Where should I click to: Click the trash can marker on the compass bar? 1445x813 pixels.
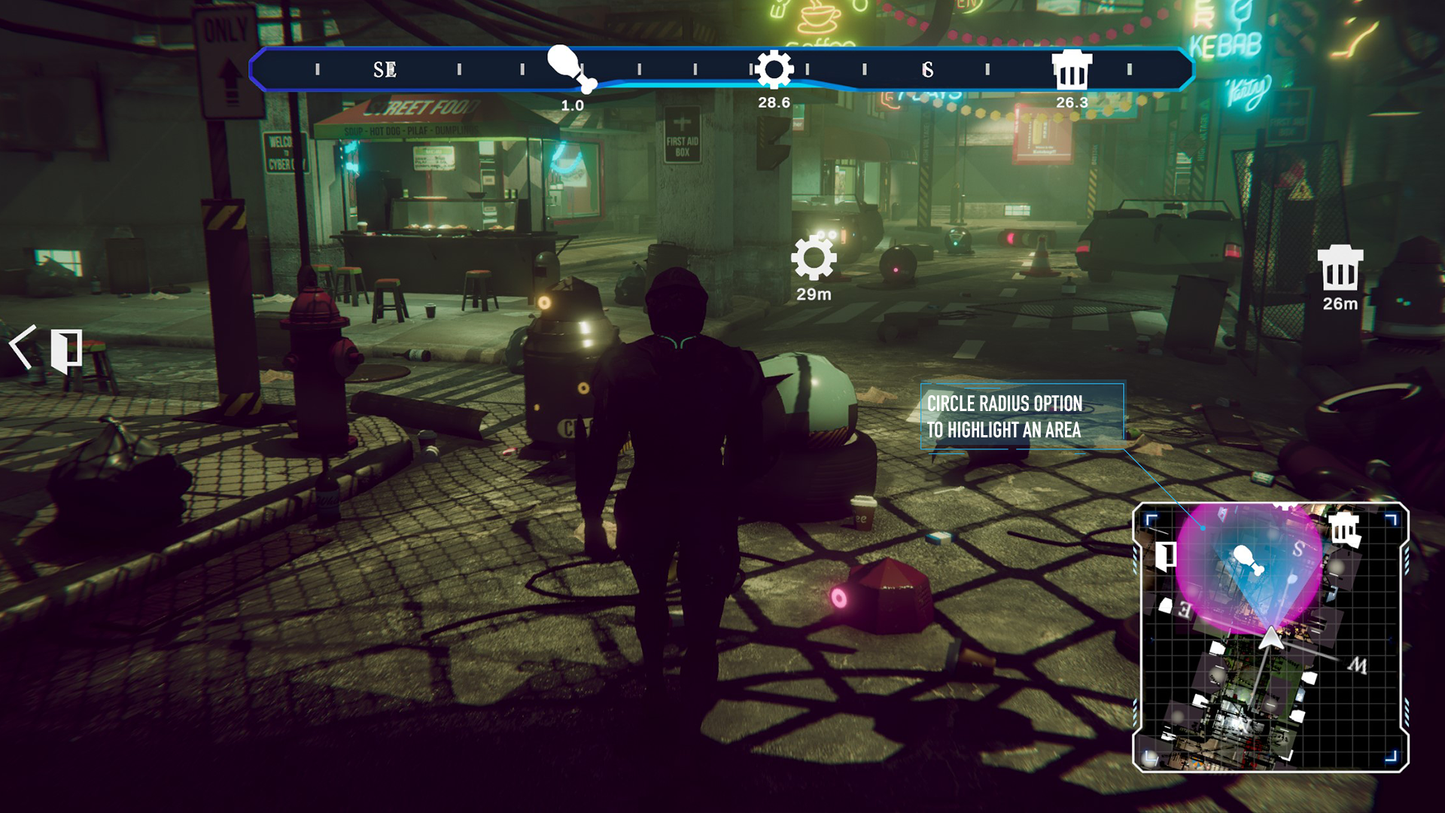coord(1071,70)
